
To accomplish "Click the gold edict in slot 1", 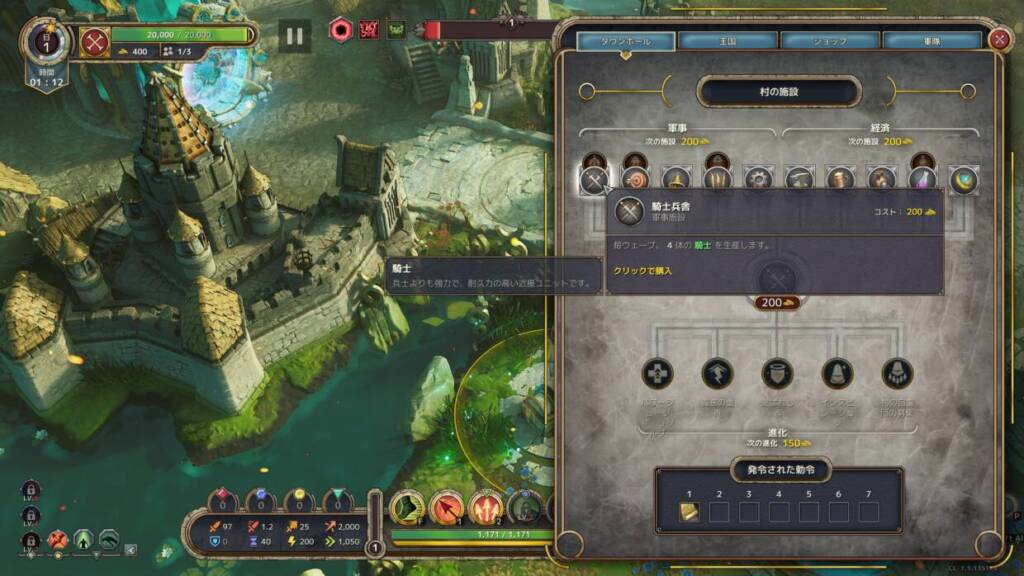I will click(x=689, y=512).
